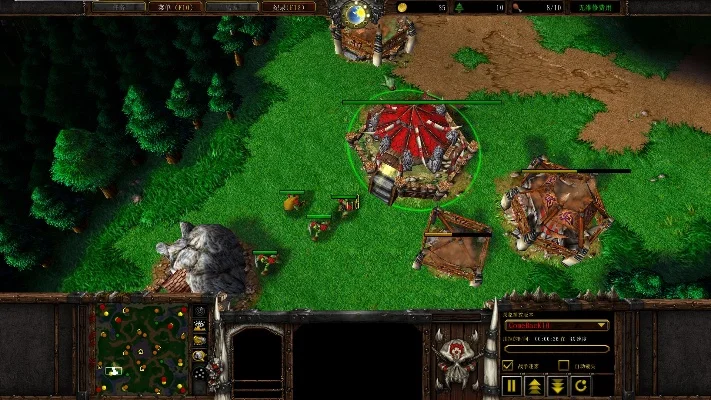Toggle formation movement button beside minimap

pos(200,372)
